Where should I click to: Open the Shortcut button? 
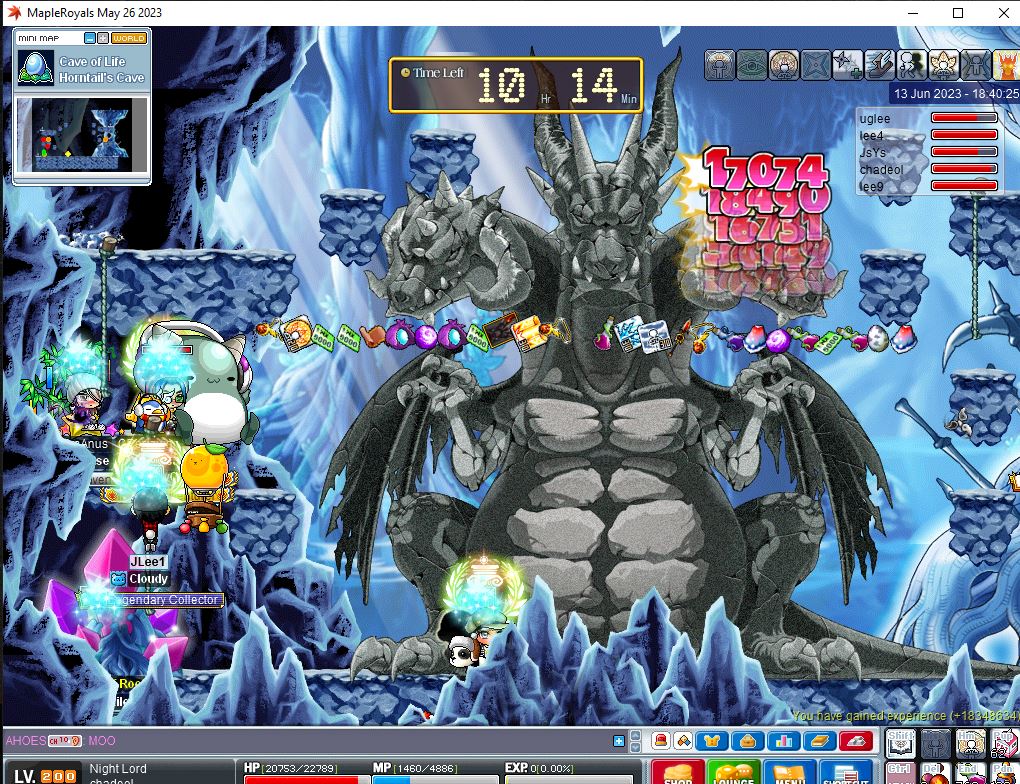click(847, 773)
